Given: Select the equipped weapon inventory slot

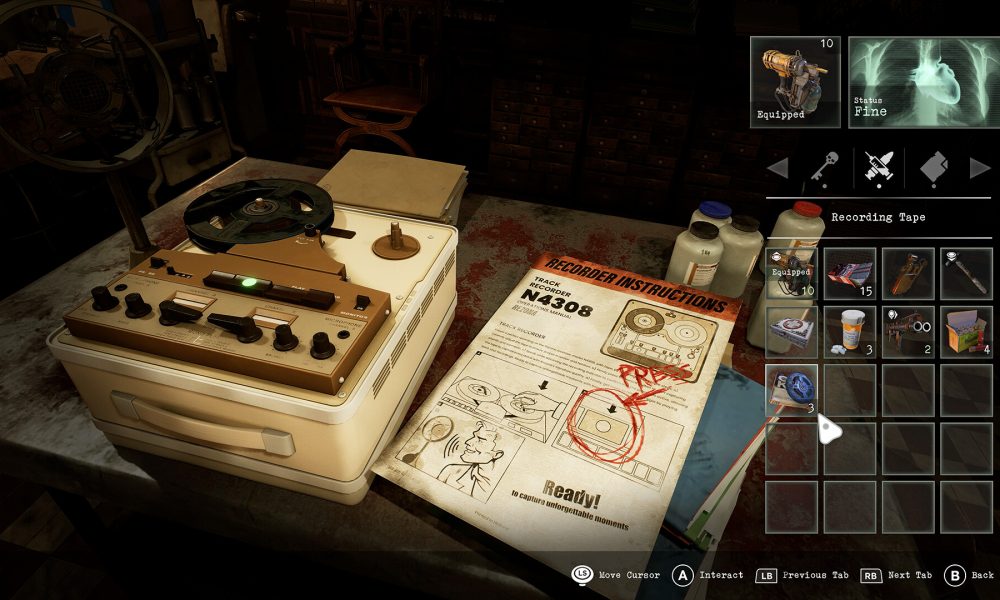Looking at the screenshot, I should coord(792,274).
